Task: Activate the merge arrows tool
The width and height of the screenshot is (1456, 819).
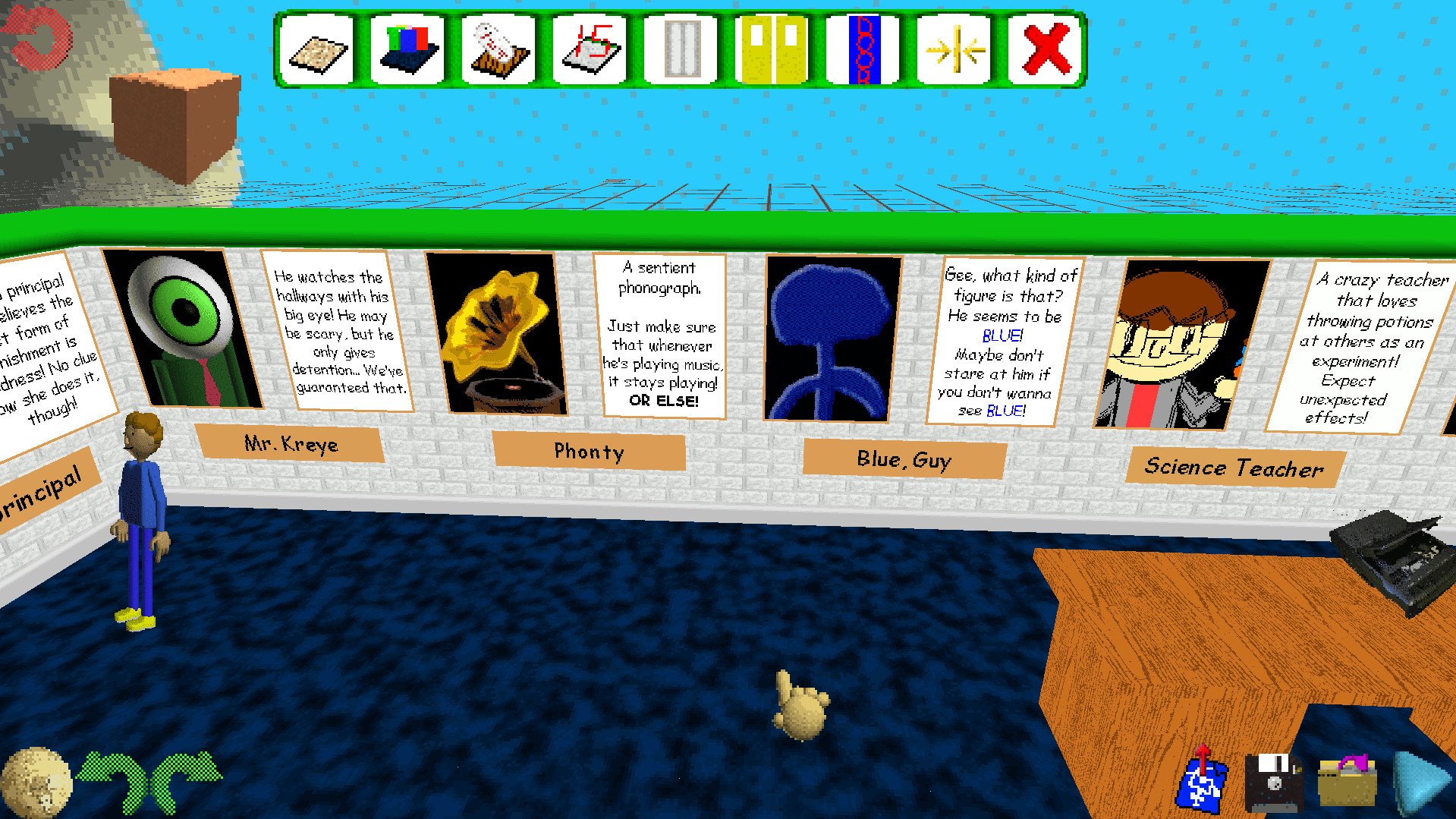Action: [x=954, y=47]
